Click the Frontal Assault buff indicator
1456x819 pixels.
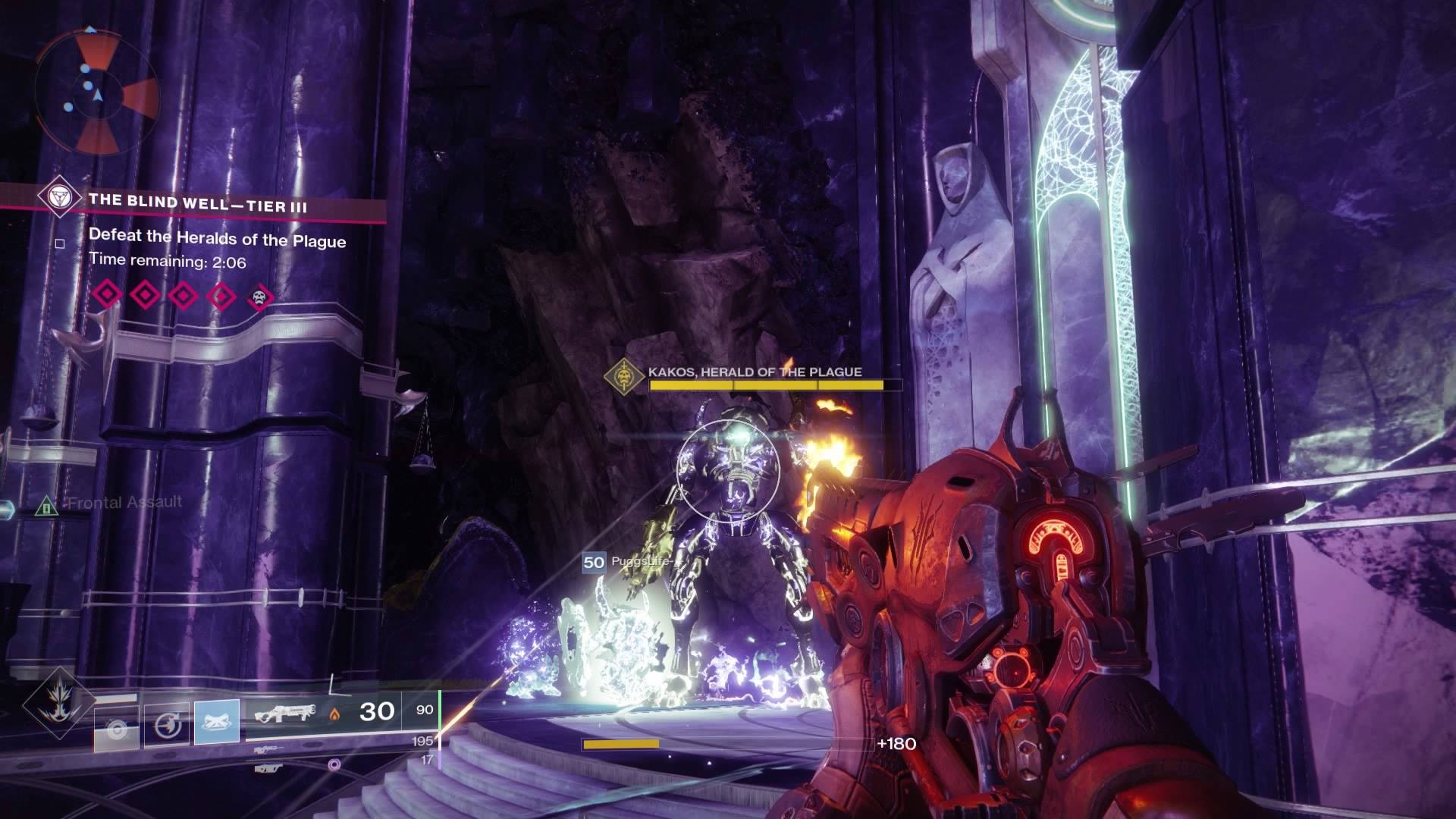(x=46, y=505)
